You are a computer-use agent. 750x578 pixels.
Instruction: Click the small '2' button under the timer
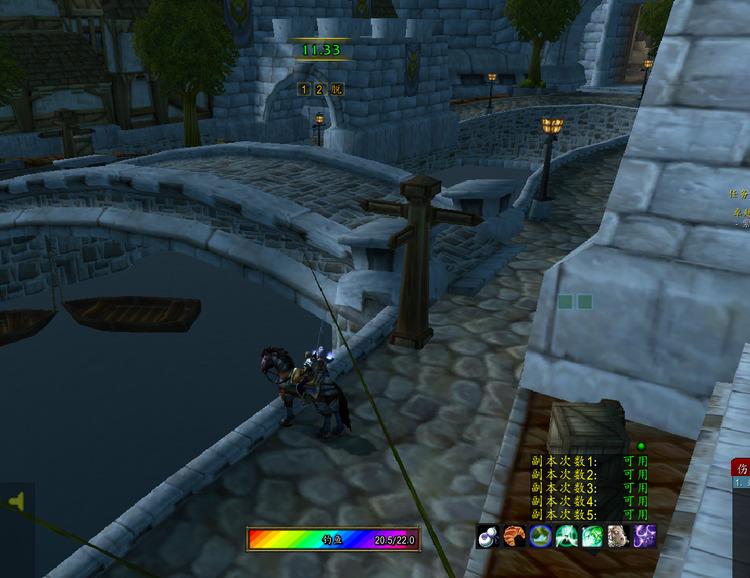pyautogui.click(x=319, y=89)
